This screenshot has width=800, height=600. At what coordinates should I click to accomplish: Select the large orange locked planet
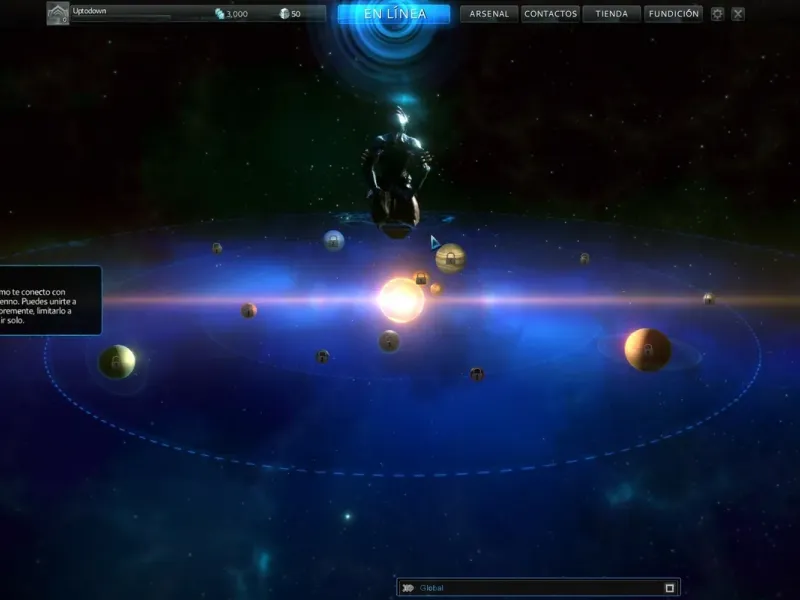tap(647, 349)
